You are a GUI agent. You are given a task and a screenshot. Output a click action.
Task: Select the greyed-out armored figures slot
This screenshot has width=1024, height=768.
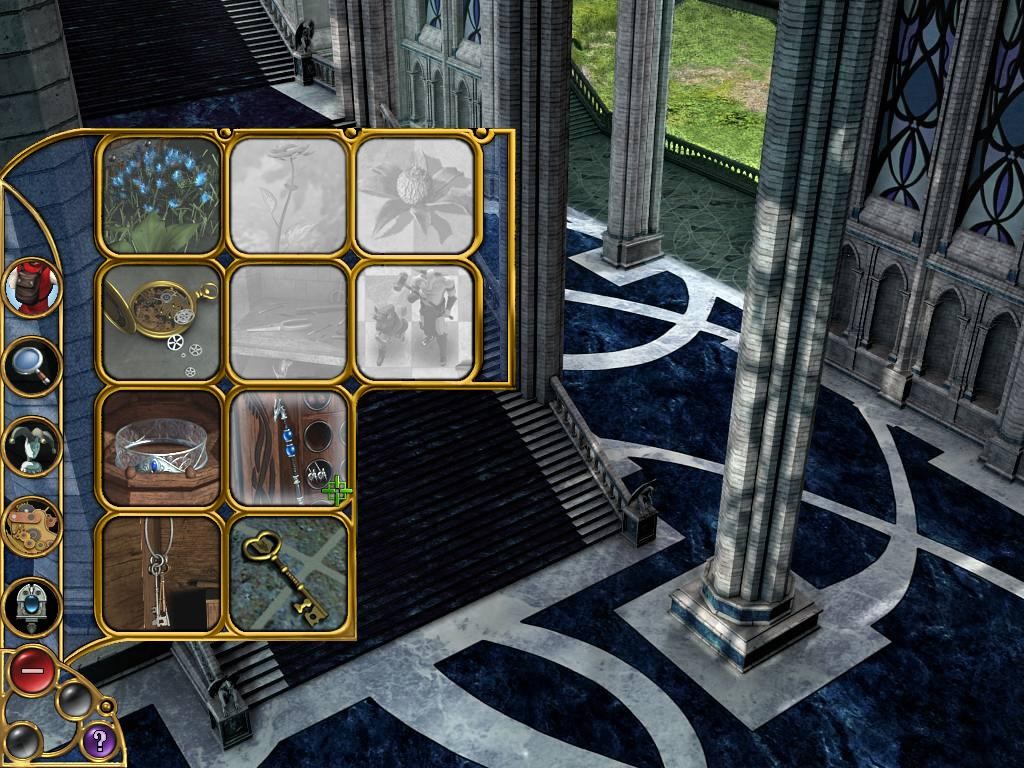coord(415,322)
